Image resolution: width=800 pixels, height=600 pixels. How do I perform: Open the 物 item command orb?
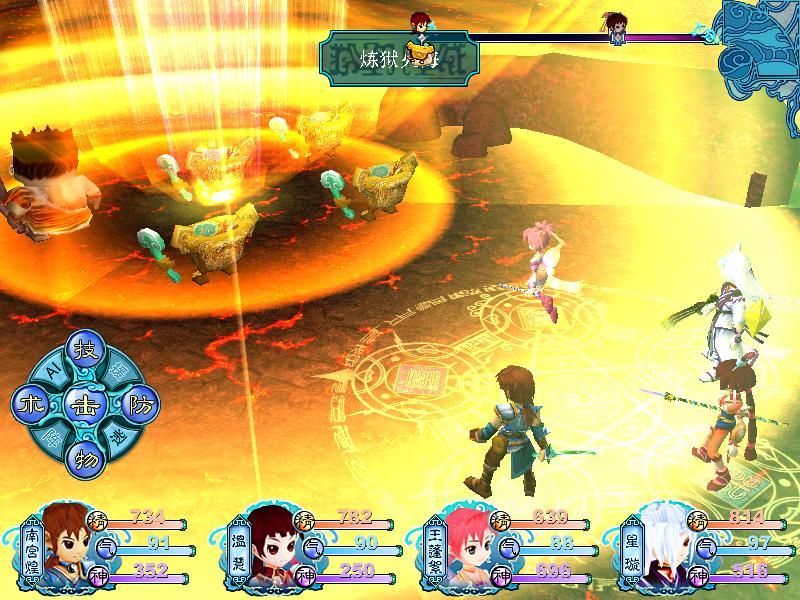84,459
